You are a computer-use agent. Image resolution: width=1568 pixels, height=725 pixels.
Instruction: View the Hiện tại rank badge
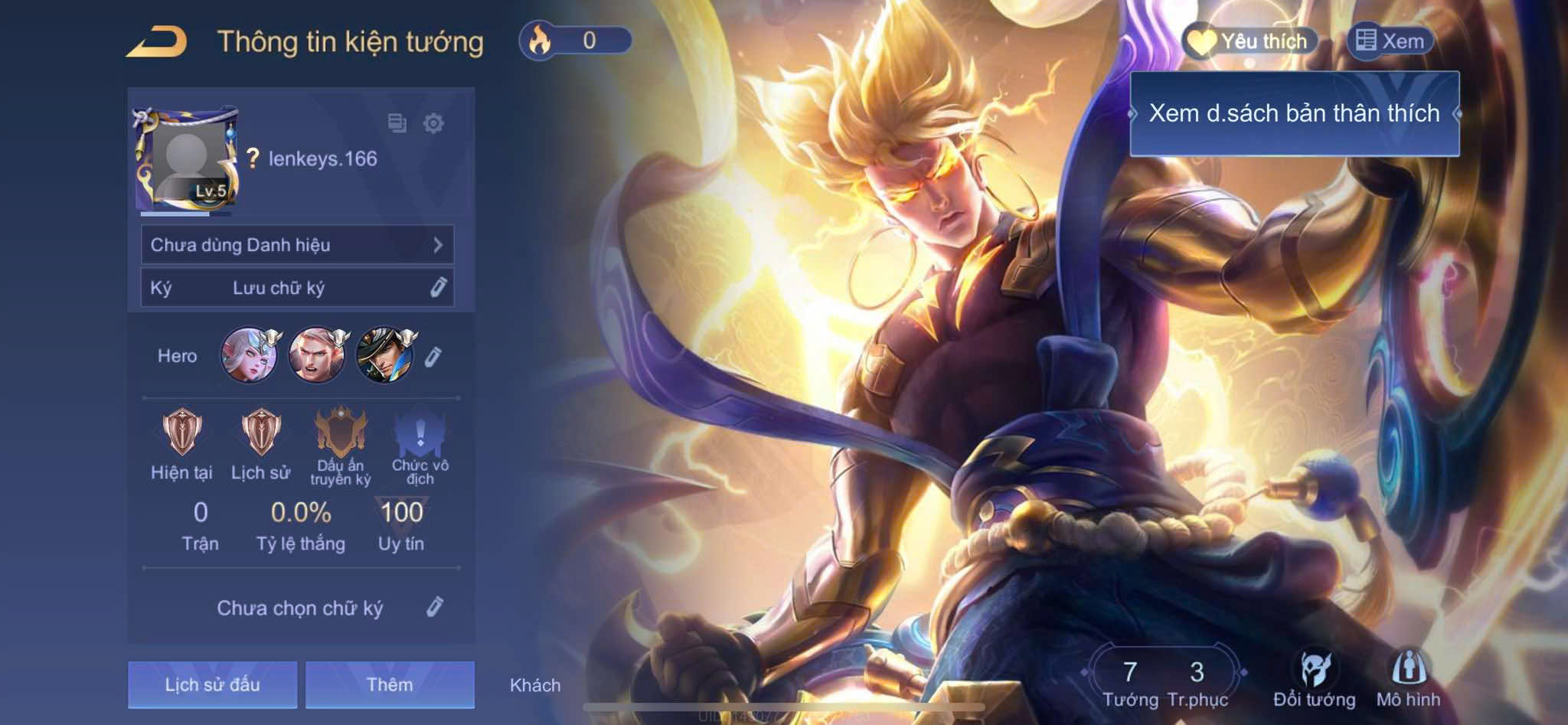(181, 432)
